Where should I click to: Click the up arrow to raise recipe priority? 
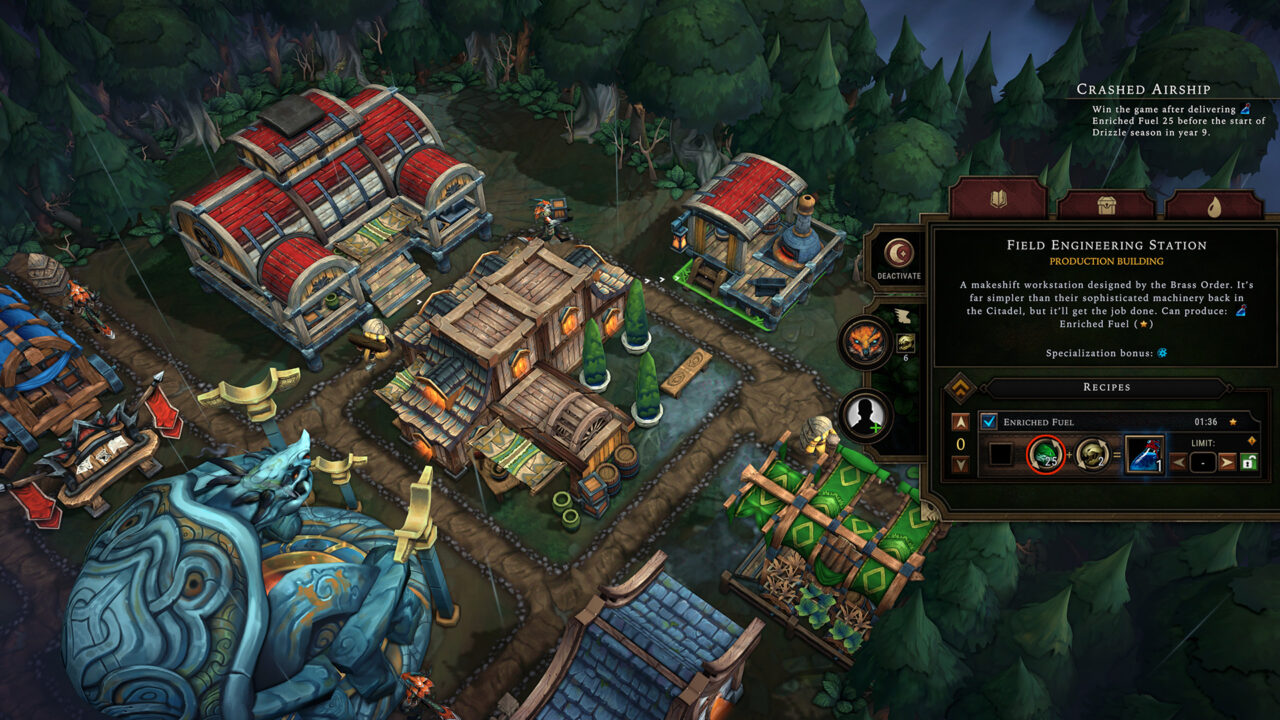point(960,420)
